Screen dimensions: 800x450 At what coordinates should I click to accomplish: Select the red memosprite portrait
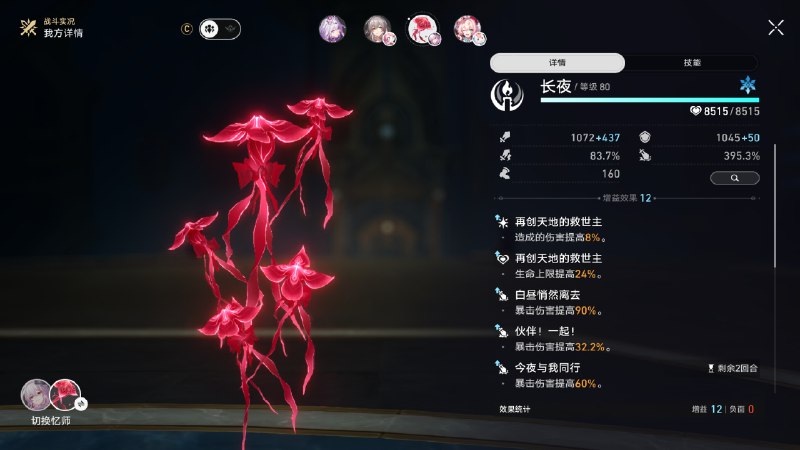pos(422,29)
